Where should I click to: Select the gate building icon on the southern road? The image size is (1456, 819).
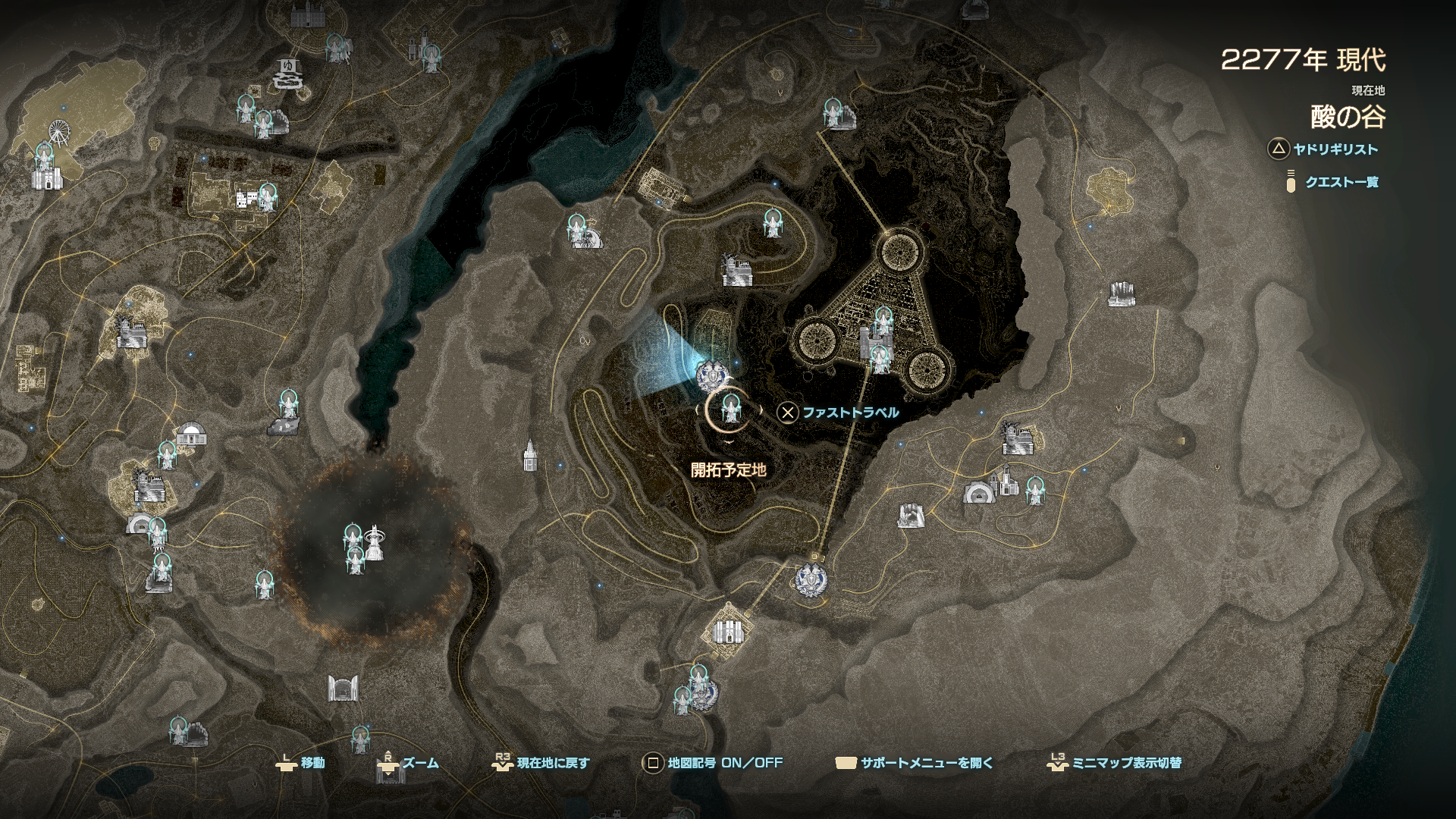pyautogui.click(x=342, y=689)
